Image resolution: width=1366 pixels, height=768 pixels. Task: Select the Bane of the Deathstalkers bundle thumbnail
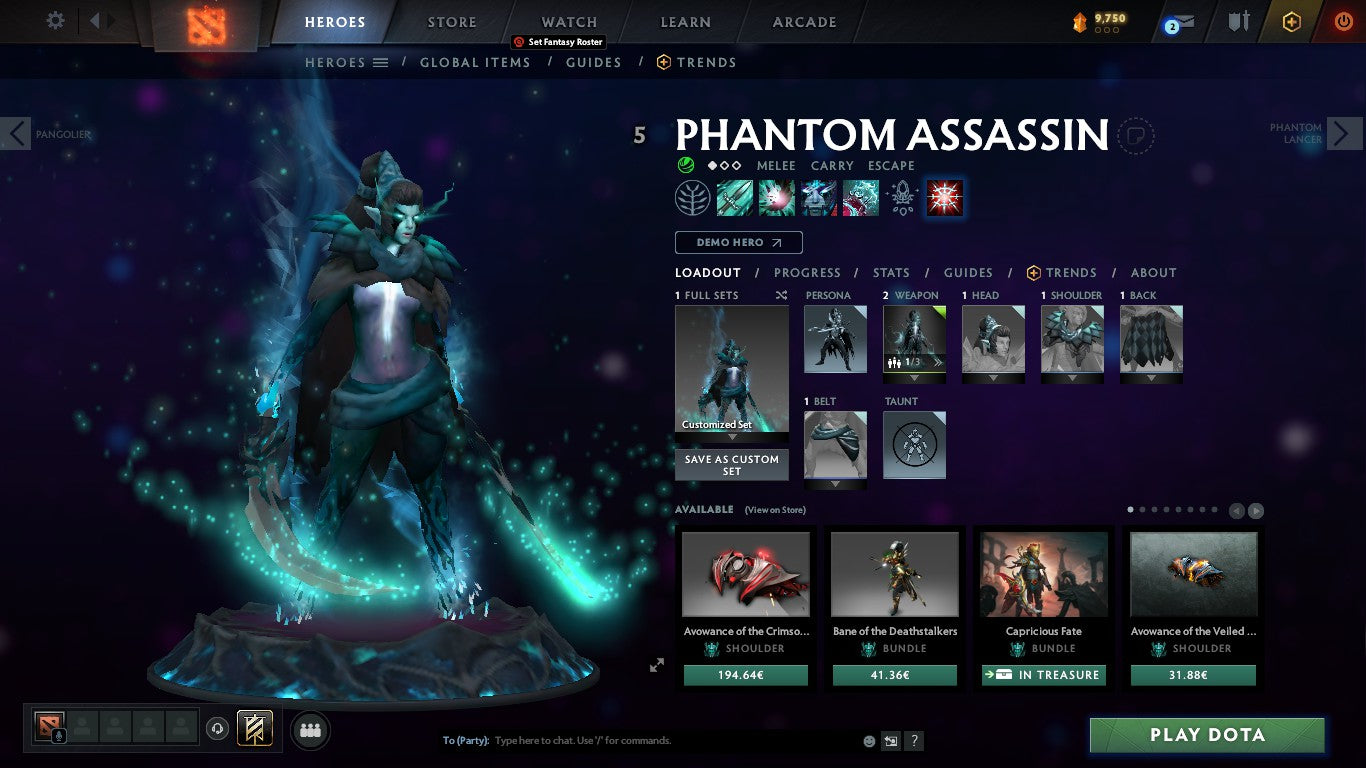[894, 573]
